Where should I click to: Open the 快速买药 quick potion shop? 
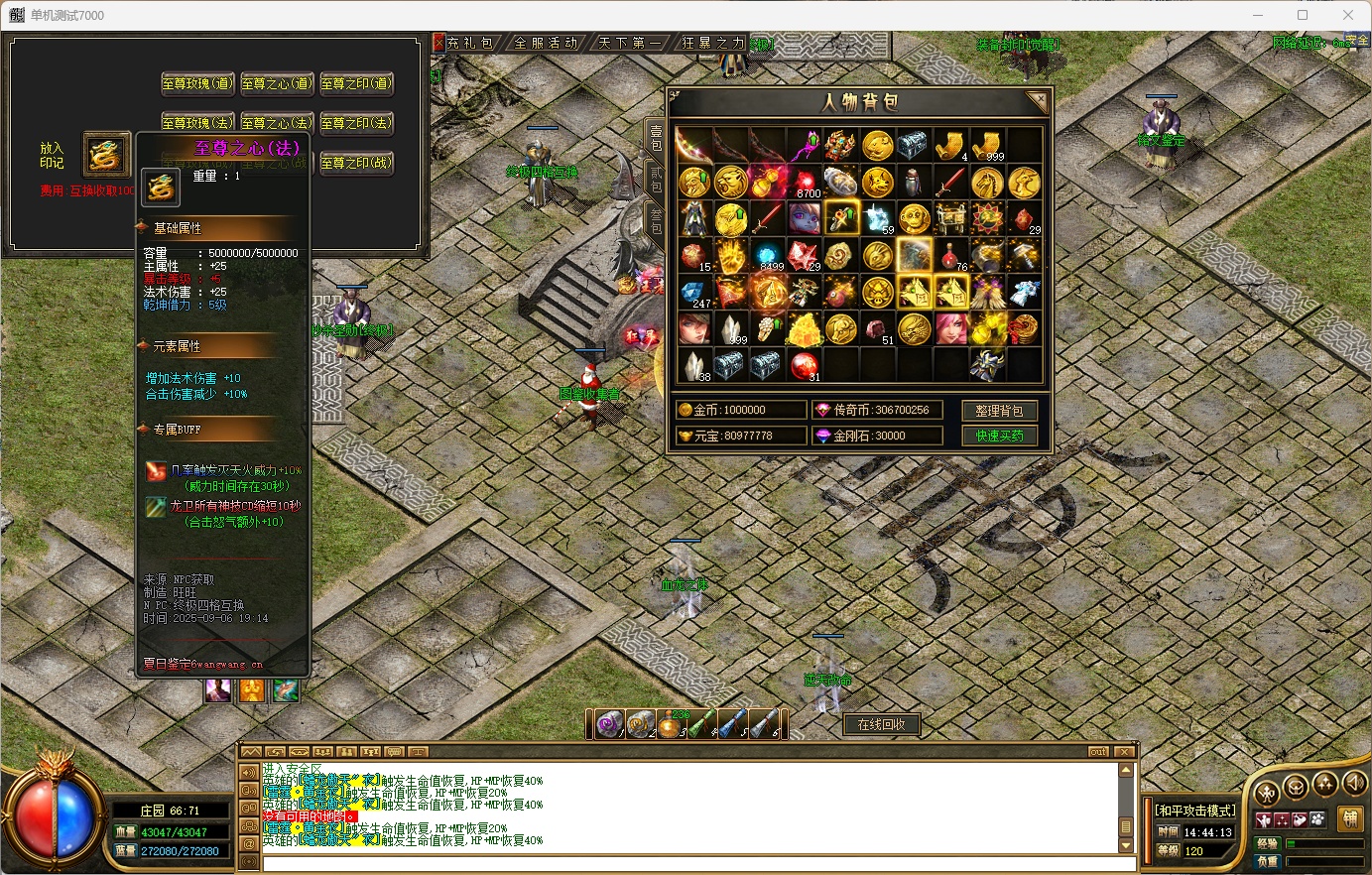coord(999,436)
